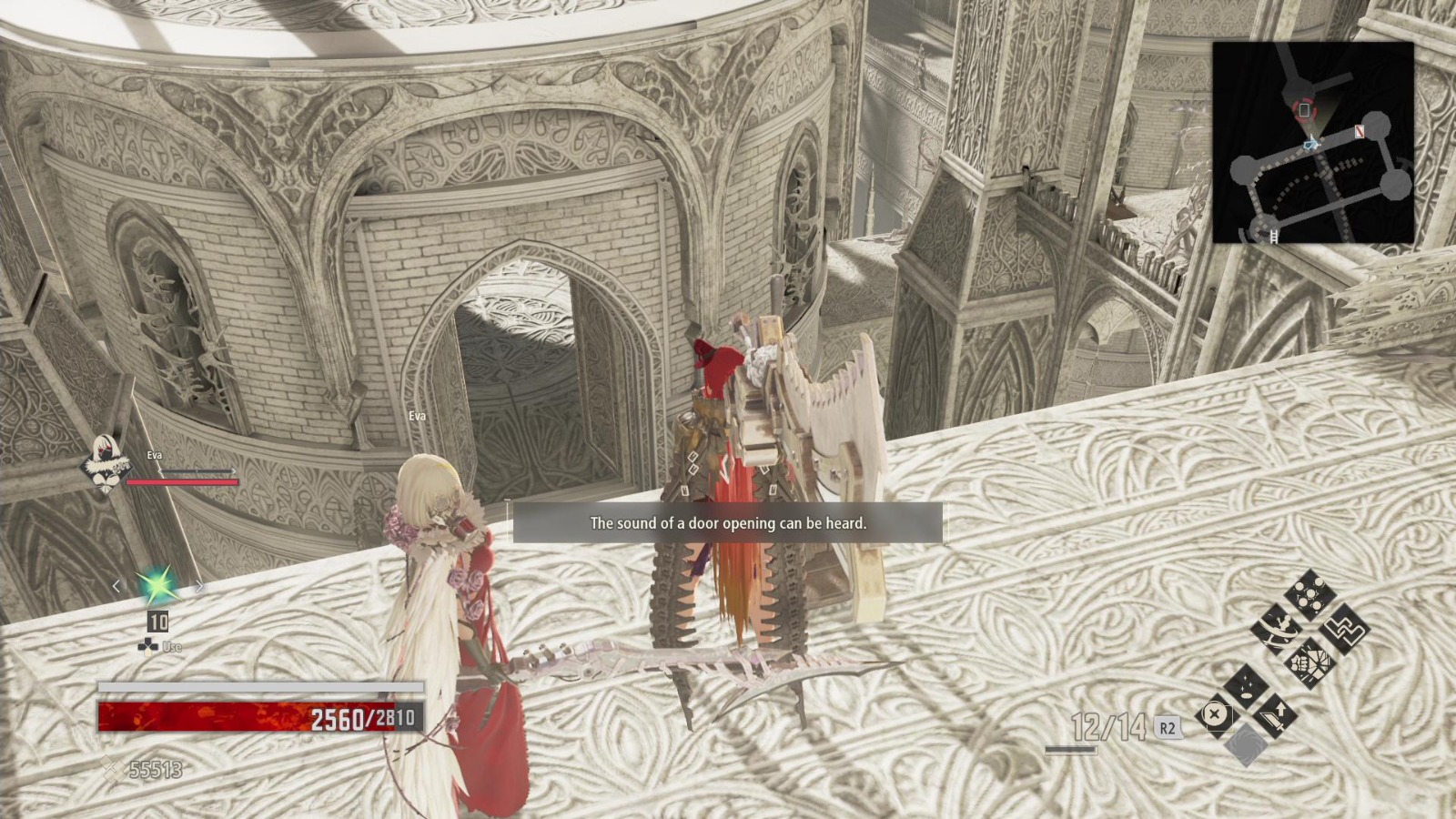The height and width of the screenshot is (819, 1456).
Task: Click the empty gray gift slot diamond
Action: click(1244, 743)
